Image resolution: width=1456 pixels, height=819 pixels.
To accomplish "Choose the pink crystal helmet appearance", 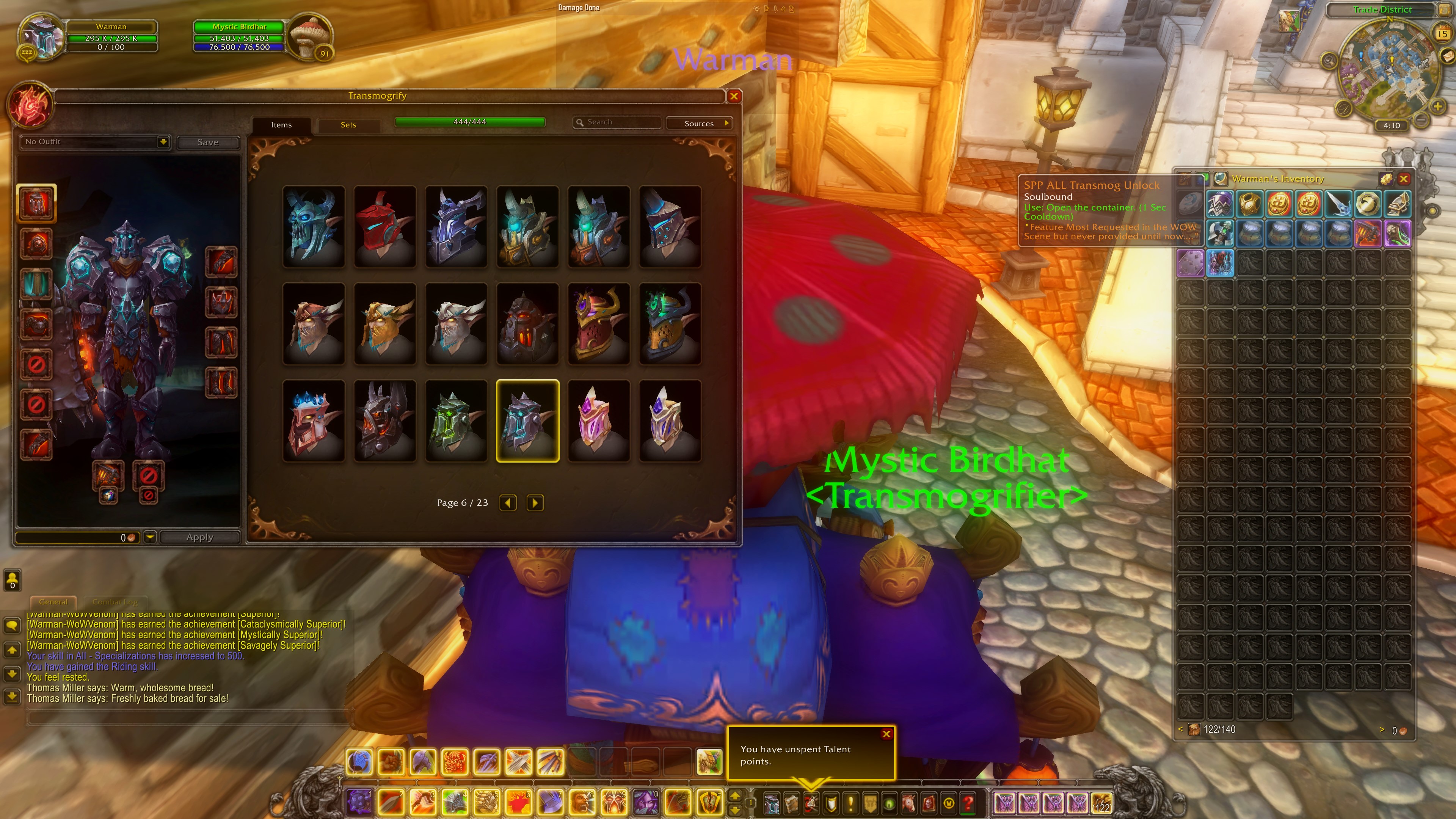I will point(599,421).
